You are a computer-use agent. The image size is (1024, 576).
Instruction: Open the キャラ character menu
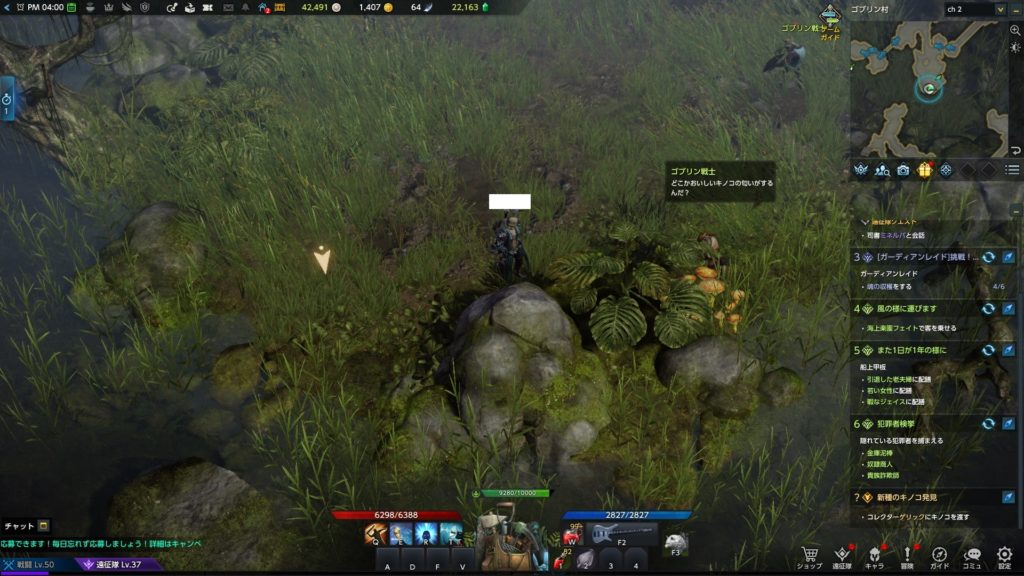[x=874, y=555]
